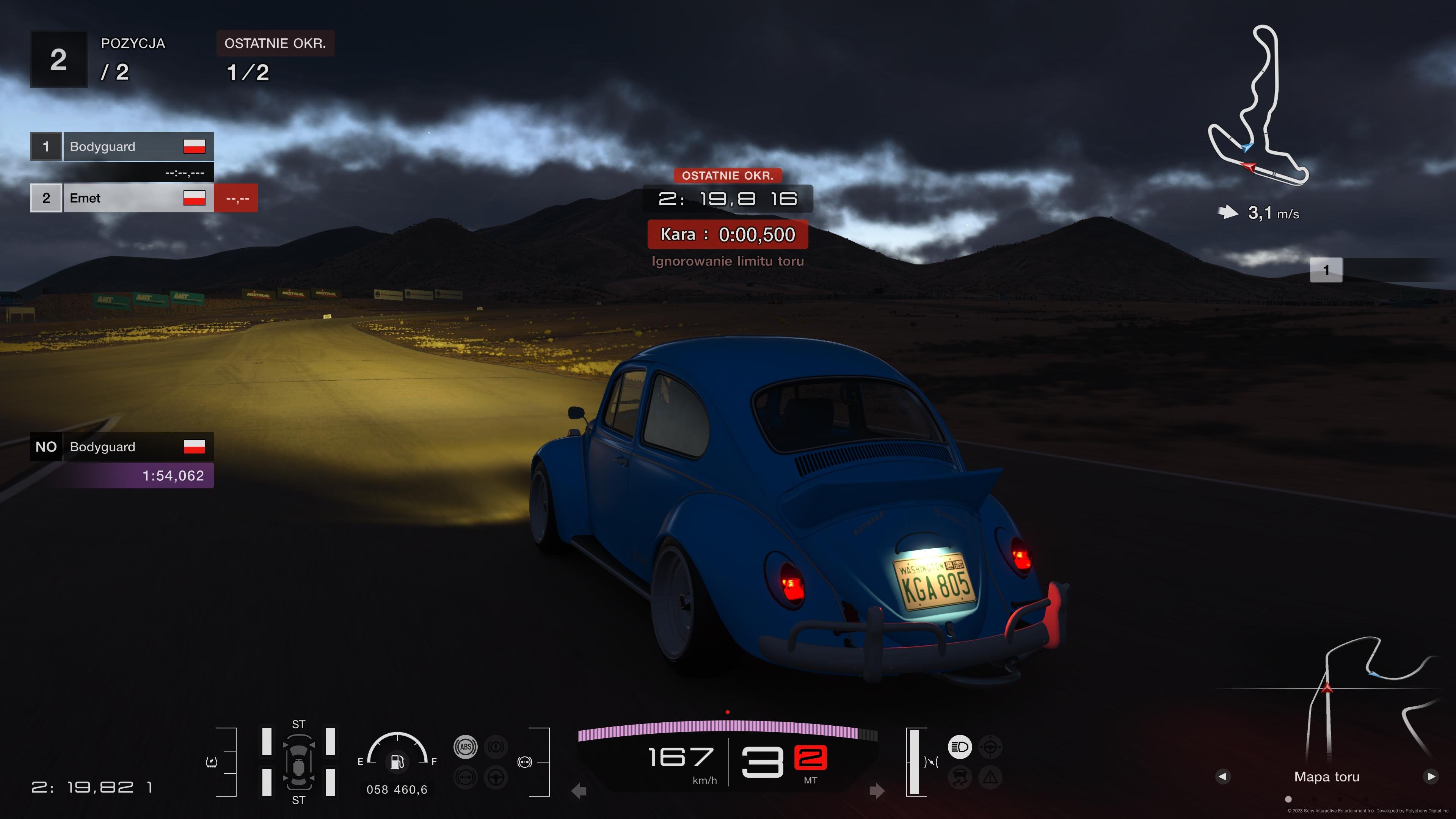Click the fuel gauge icon
Image resolution: width=1456 pixels, height=819 pixels.
(397, 761)
